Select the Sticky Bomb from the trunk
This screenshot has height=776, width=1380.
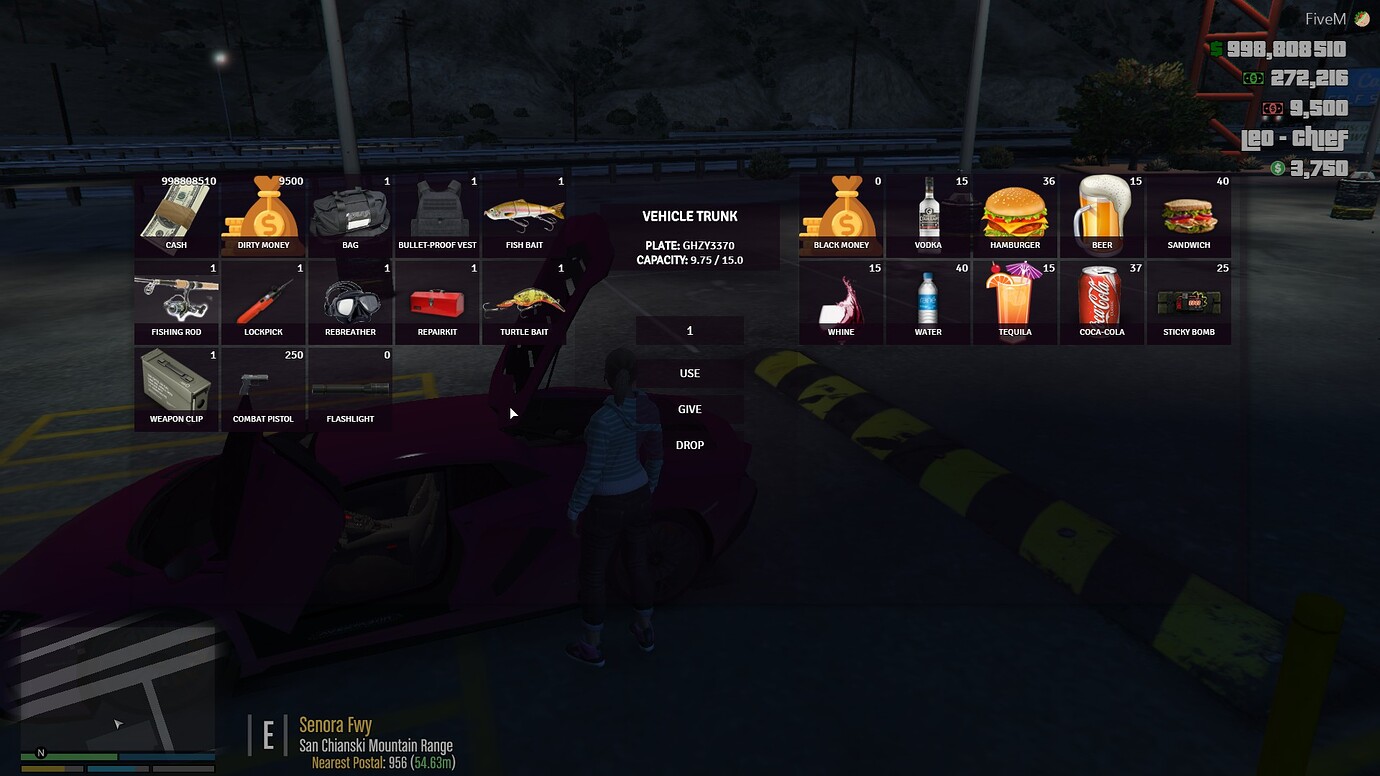tap(1189, 299)
